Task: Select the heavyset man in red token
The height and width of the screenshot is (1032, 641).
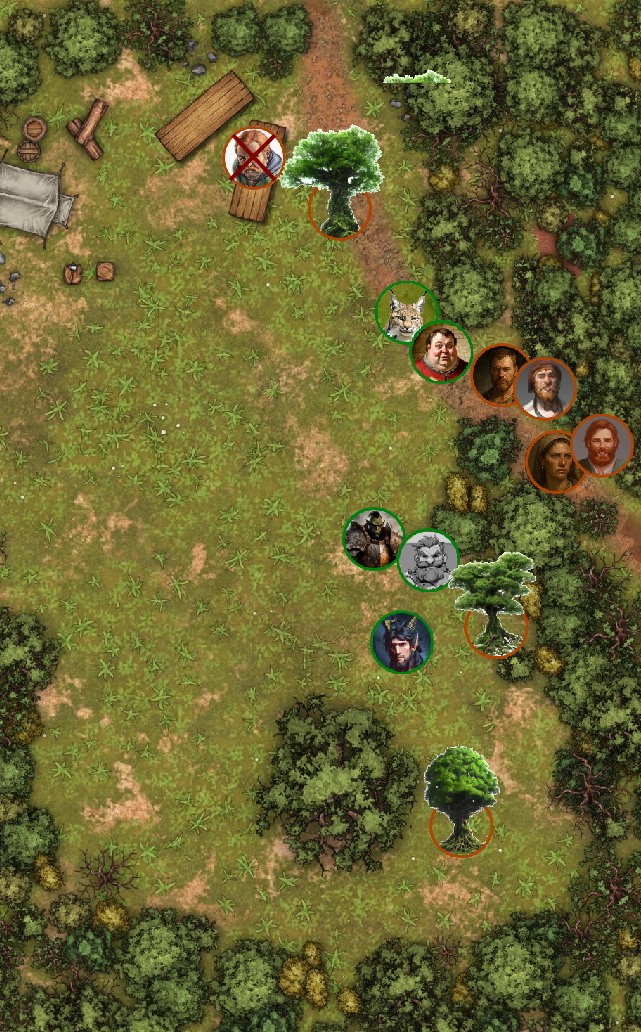Action: click(441, 351)
